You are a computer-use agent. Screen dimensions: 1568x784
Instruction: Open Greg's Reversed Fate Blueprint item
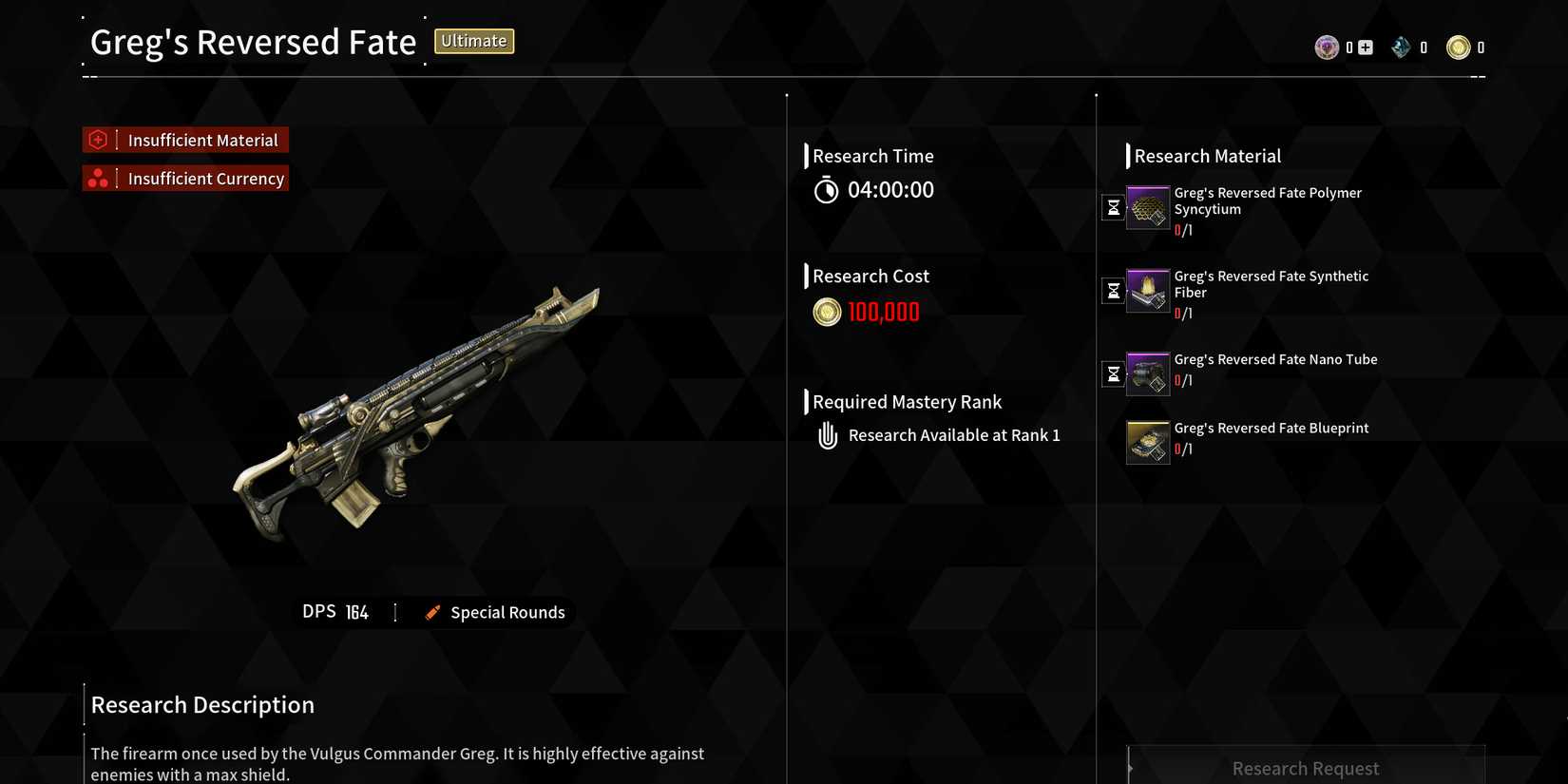(x=1147, y=443)
